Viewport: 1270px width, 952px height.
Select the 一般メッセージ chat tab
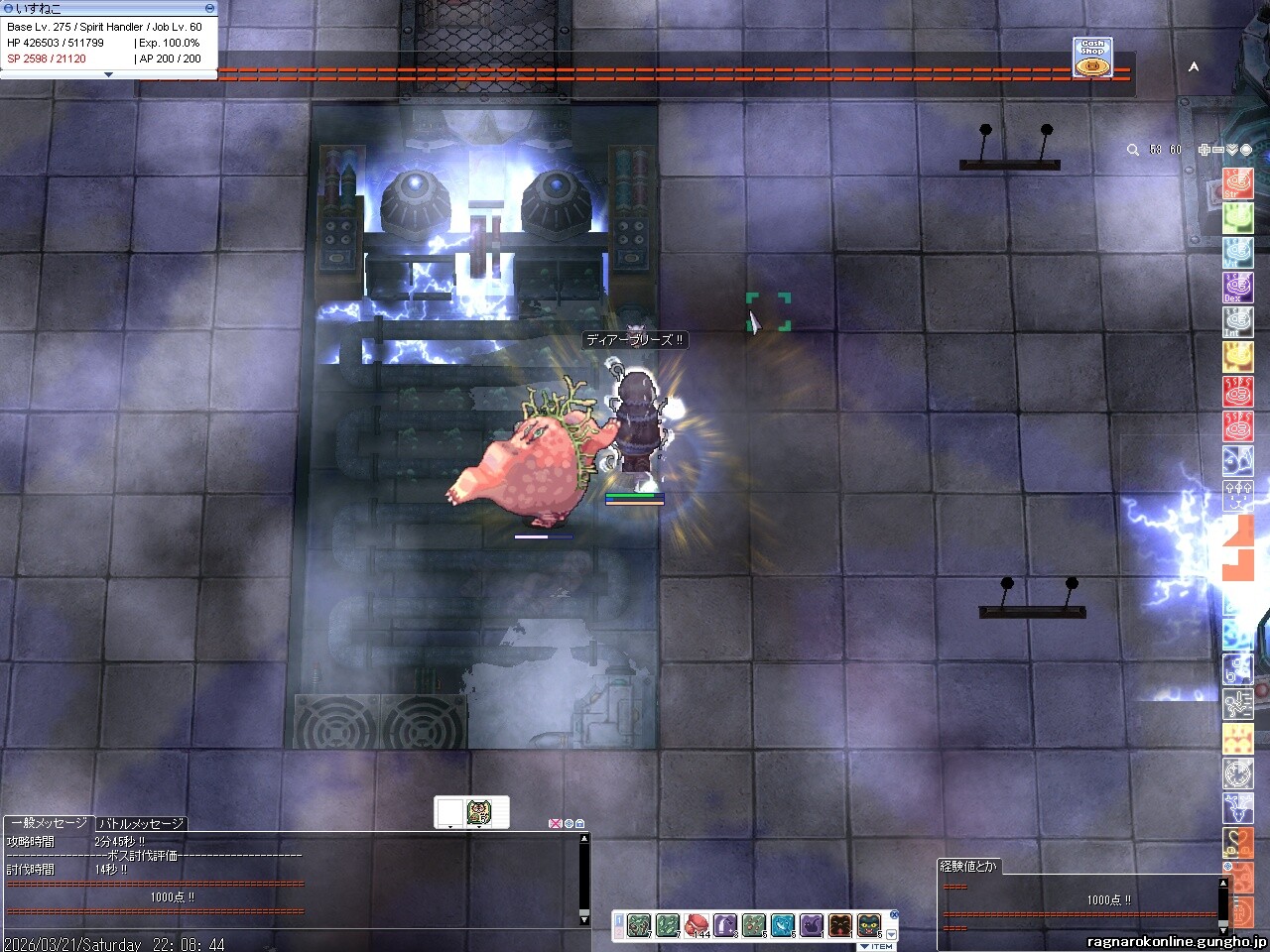49,823
